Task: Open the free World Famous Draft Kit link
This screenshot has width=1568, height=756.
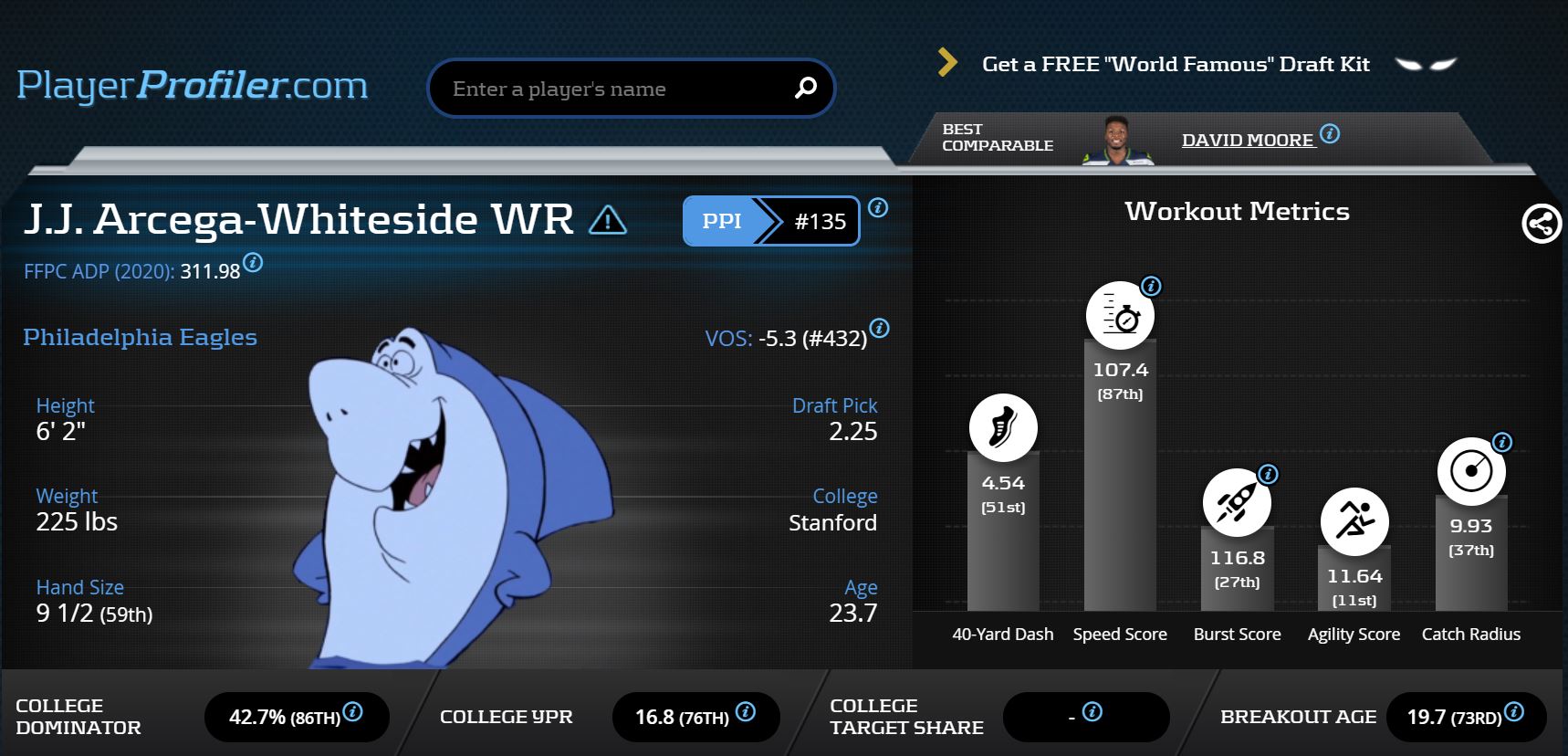Action: tap(1175, 64)
